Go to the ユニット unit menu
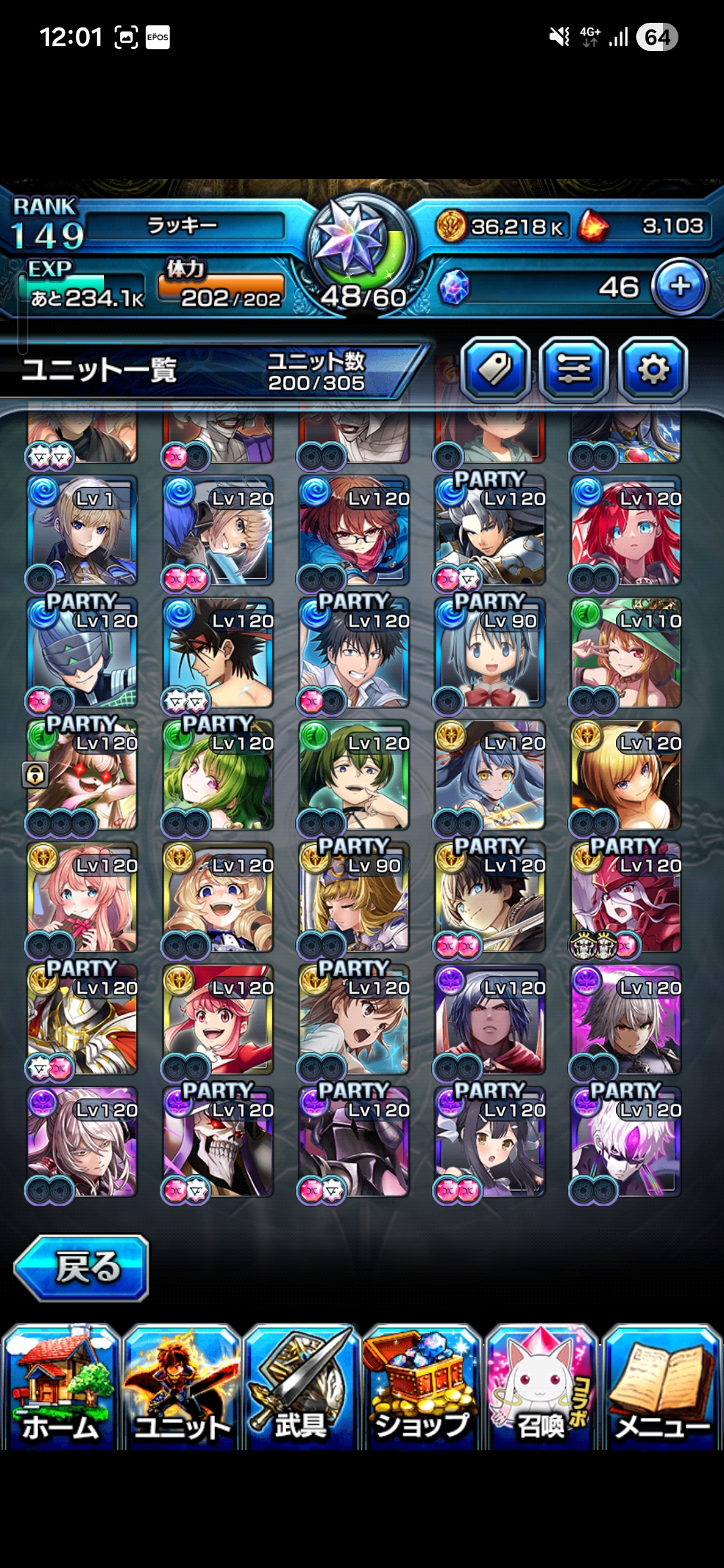724x1568 pixels. [182, 1387]
